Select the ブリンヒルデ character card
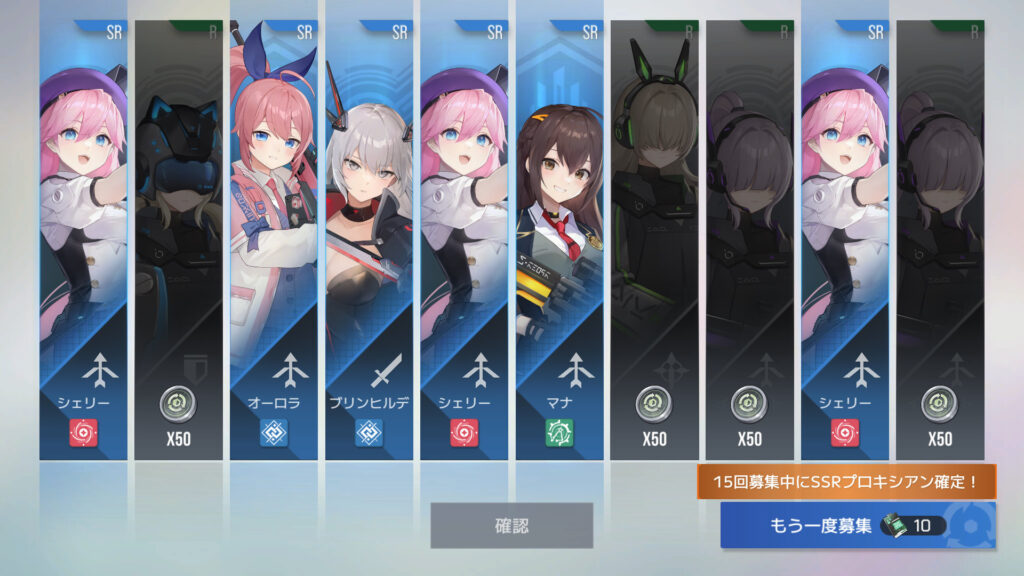1024x576 pixels. coord(369,240)
